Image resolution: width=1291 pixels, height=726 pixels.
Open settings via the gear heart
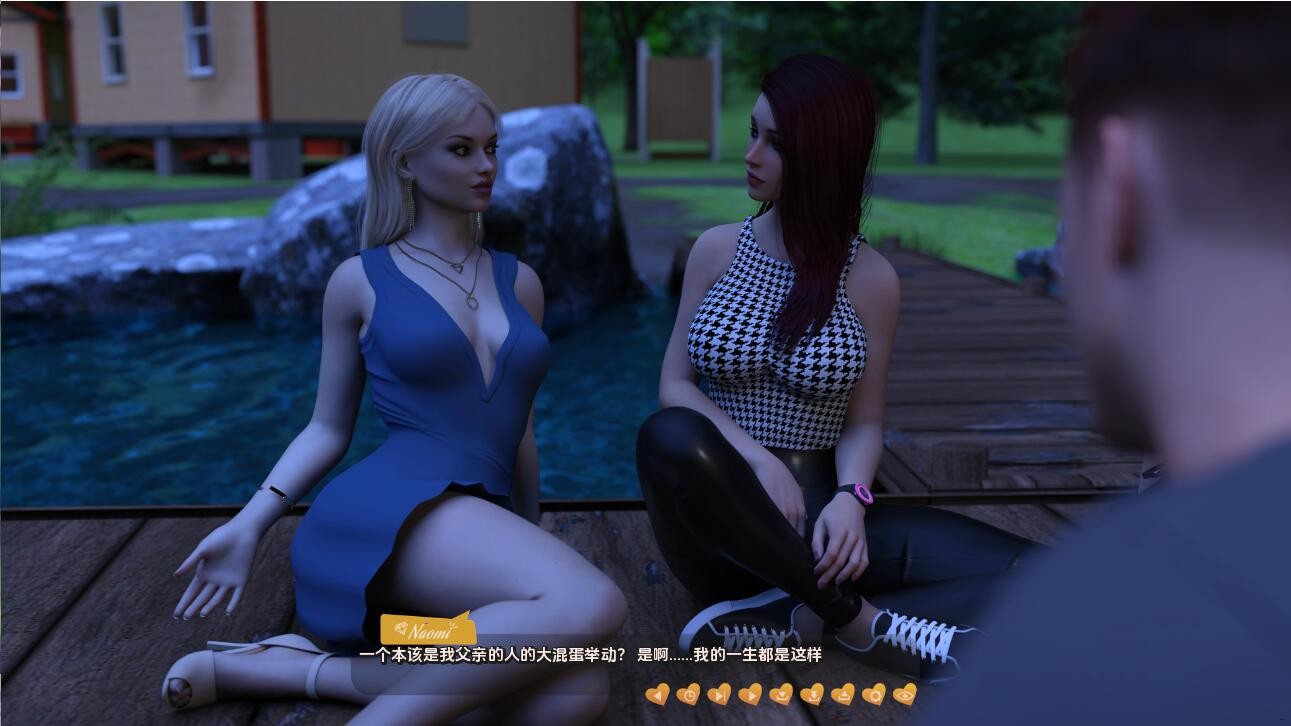[x=874, y=694]
